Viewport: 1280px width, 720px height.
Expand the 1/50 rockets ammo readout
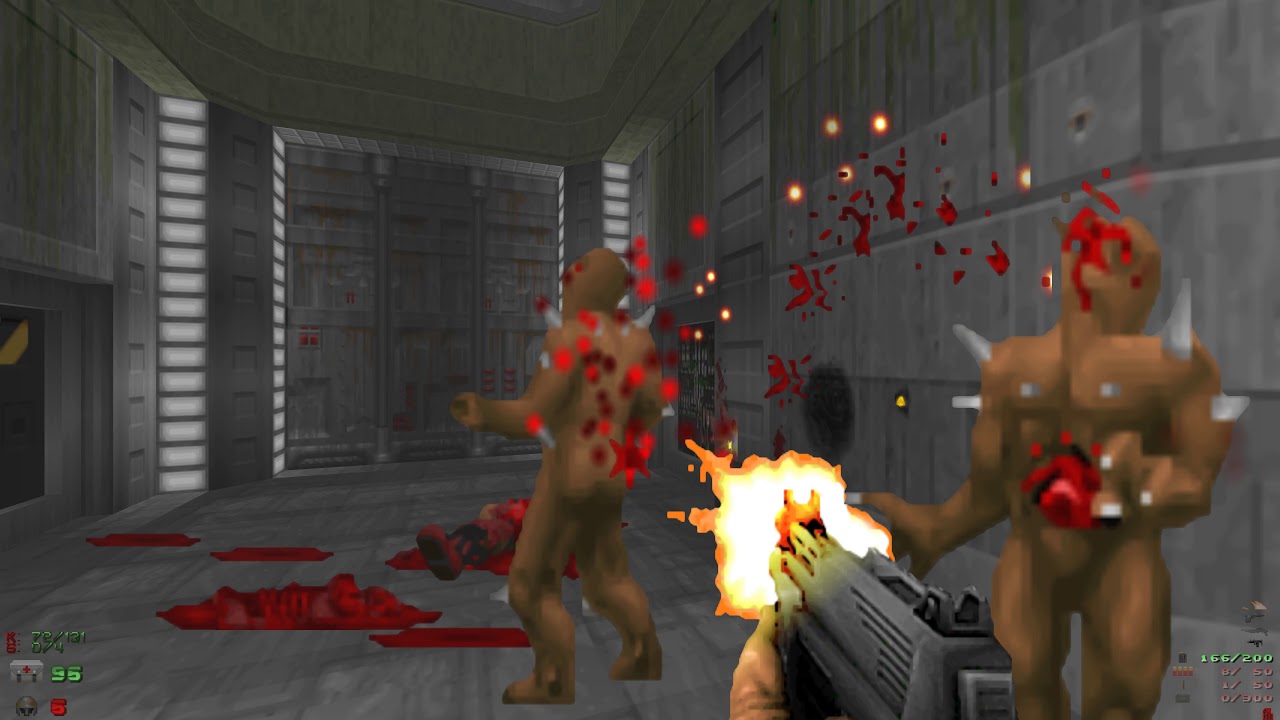point(1245,683)
